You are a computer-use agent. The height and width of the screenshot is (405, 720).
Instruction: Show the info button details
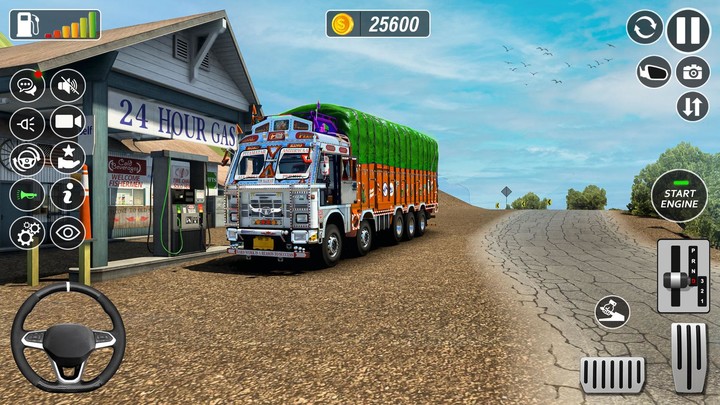(68, 194)
